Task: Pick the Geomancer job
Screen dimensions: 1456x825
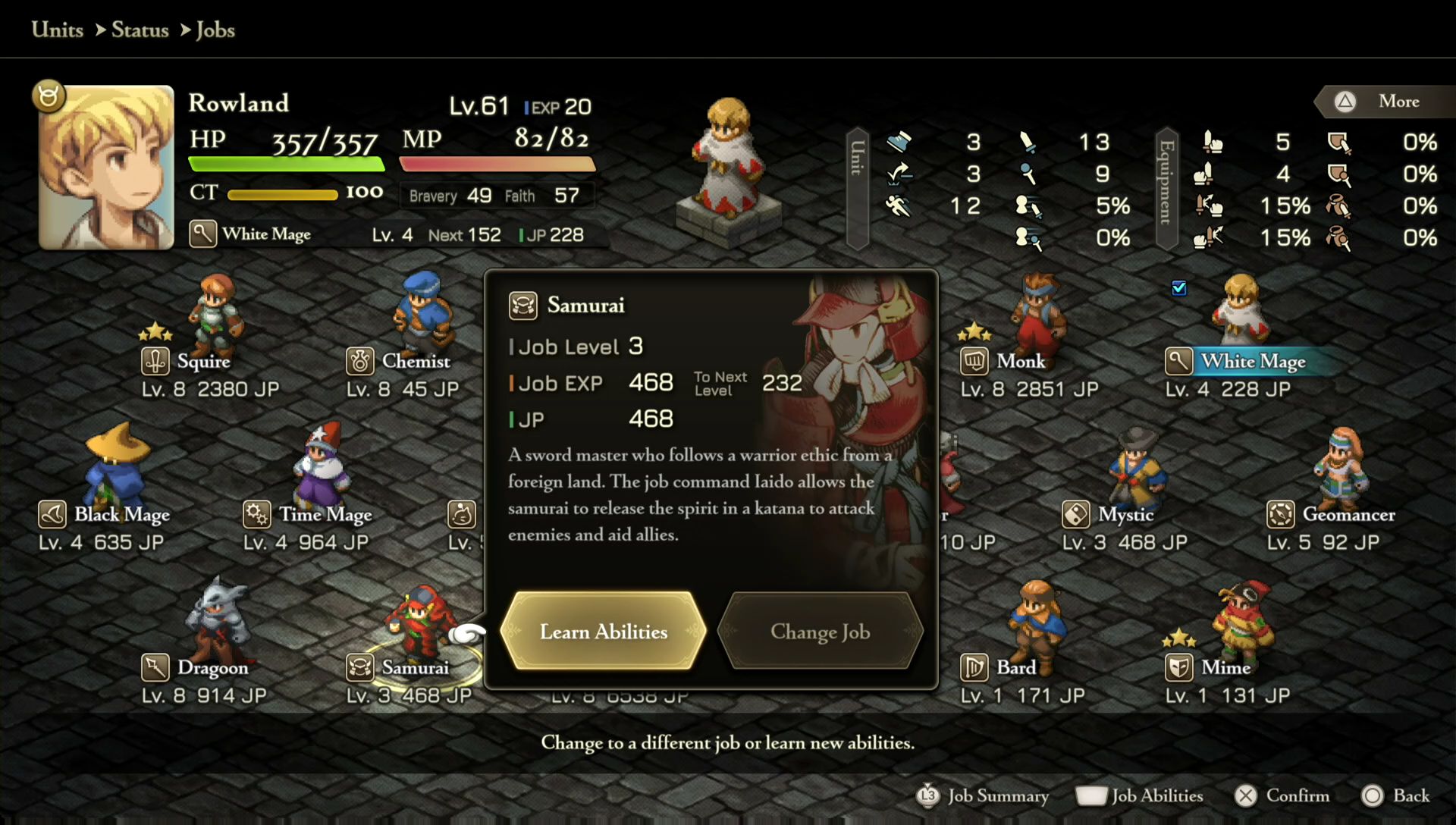Action: (1348, 514)
